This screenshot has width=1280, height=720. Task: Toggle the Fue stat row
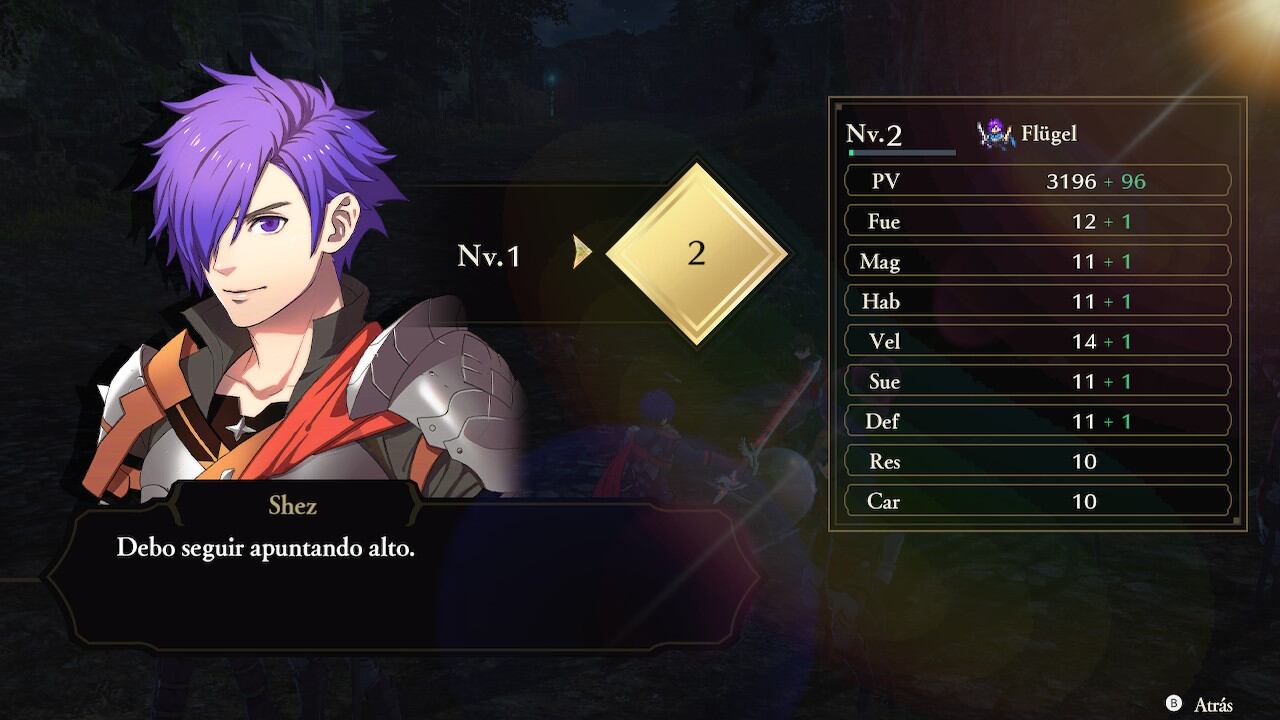pos(1037,221)
